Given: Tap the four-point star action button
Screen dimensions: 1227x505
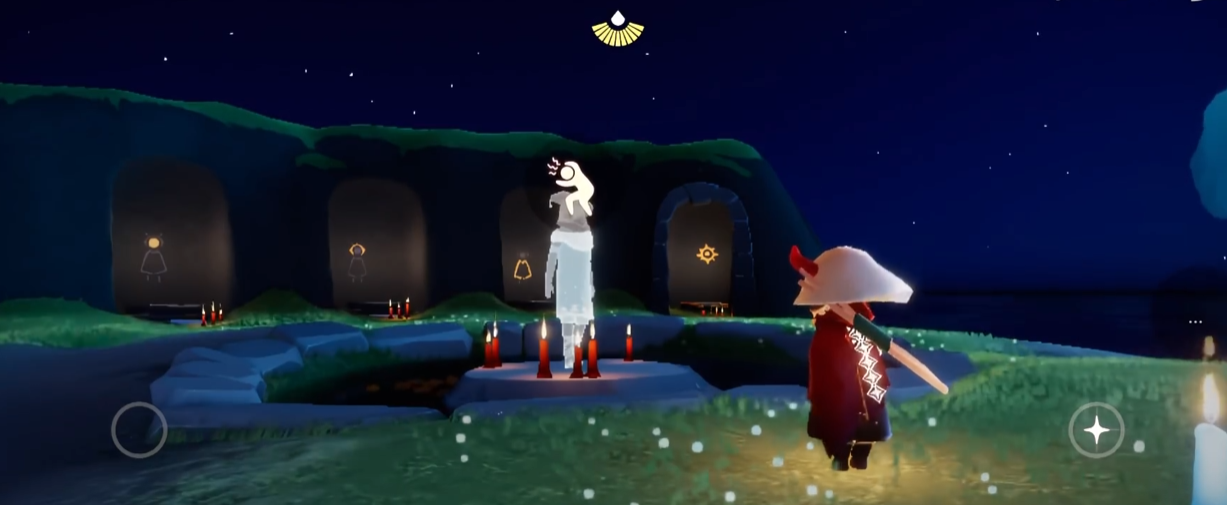Looking at the screenshot, I should pos(1096,430).
